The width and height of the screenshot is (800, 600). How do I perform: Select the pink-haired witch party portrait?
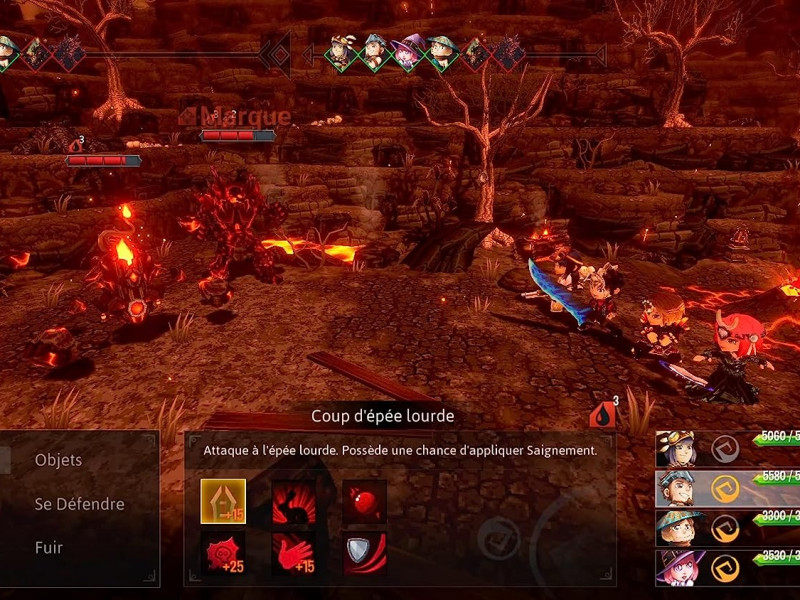675,567
